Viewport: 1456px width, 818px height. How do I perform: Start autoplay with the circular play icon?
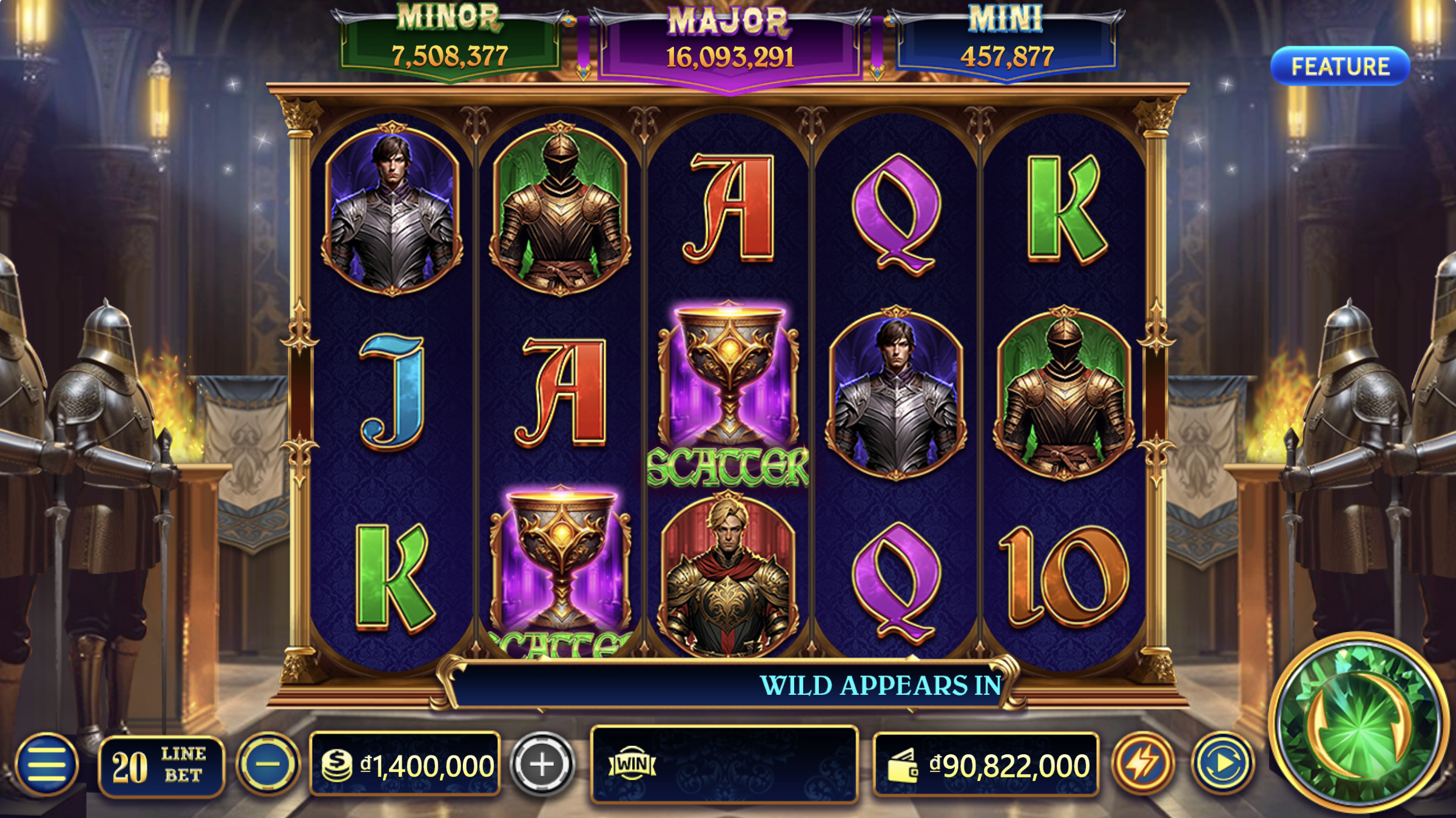1222,763
